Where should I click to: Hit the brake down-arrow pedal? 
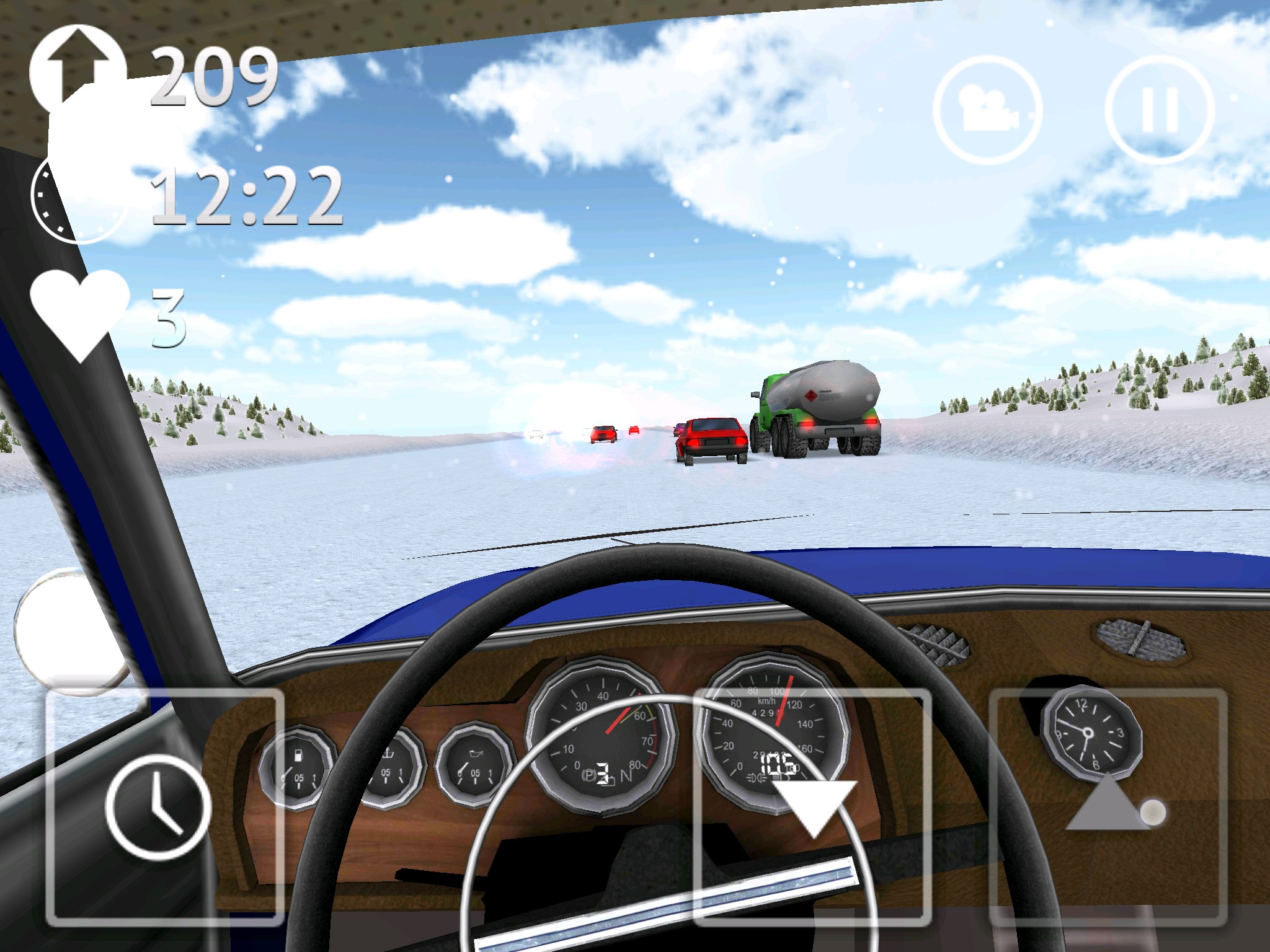click(812, 806)
